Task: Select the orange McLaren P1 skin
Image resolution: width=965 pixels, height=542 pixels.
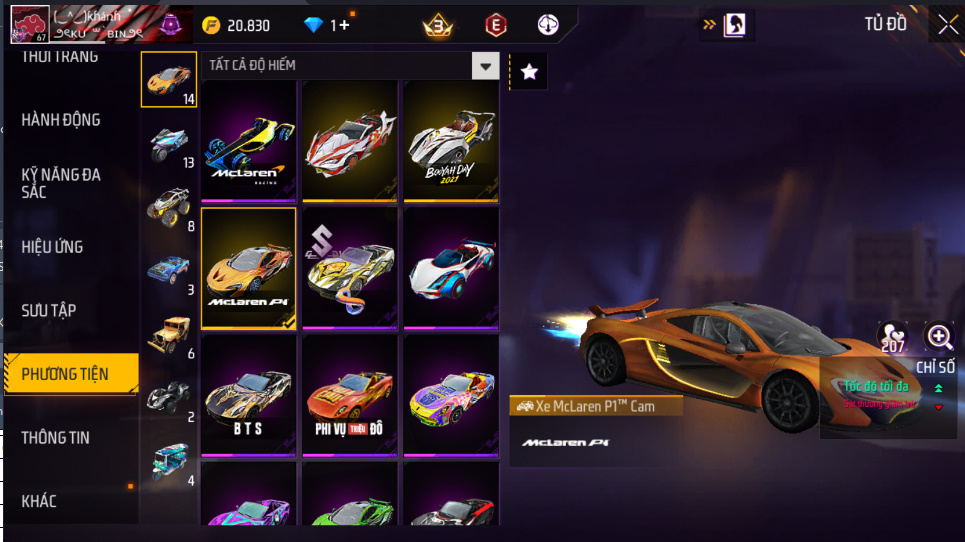Action: [249, 268]
